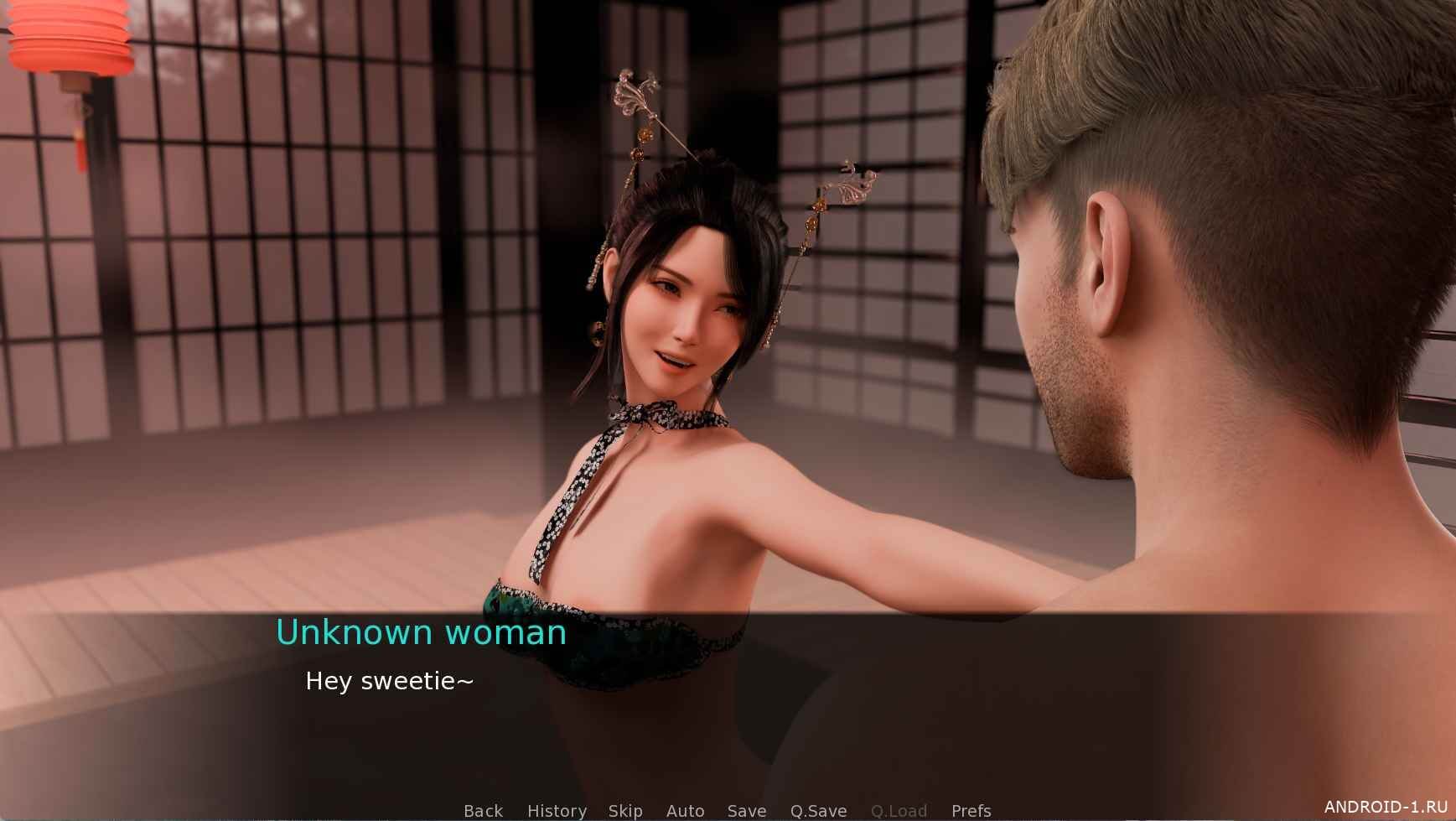Open the Save game screen
The image size is (1456, 821).
tap(746, 810)
